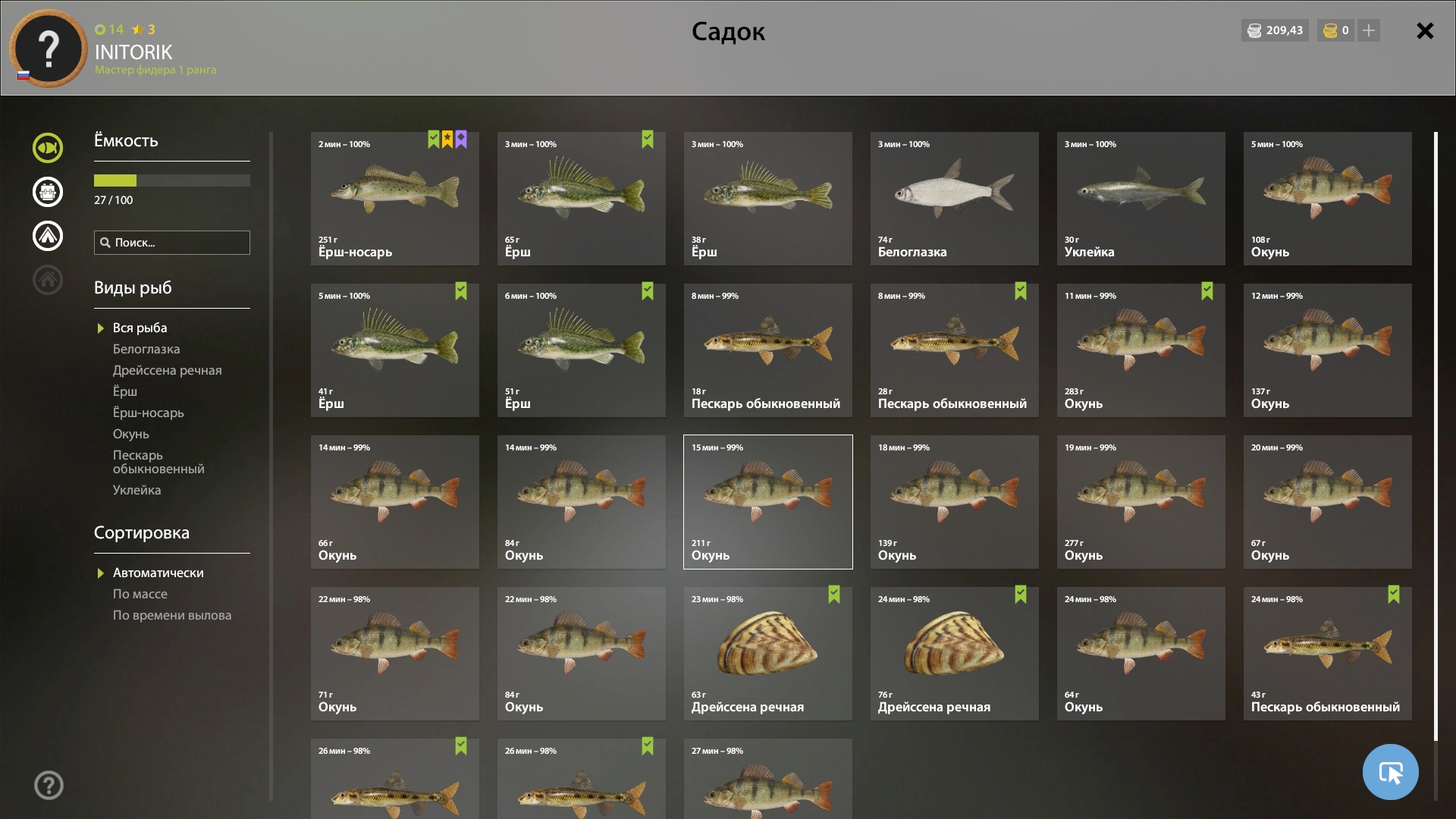
Task: Select the 63 г Дрейссена речная card
Action: (x=767, y=654)
